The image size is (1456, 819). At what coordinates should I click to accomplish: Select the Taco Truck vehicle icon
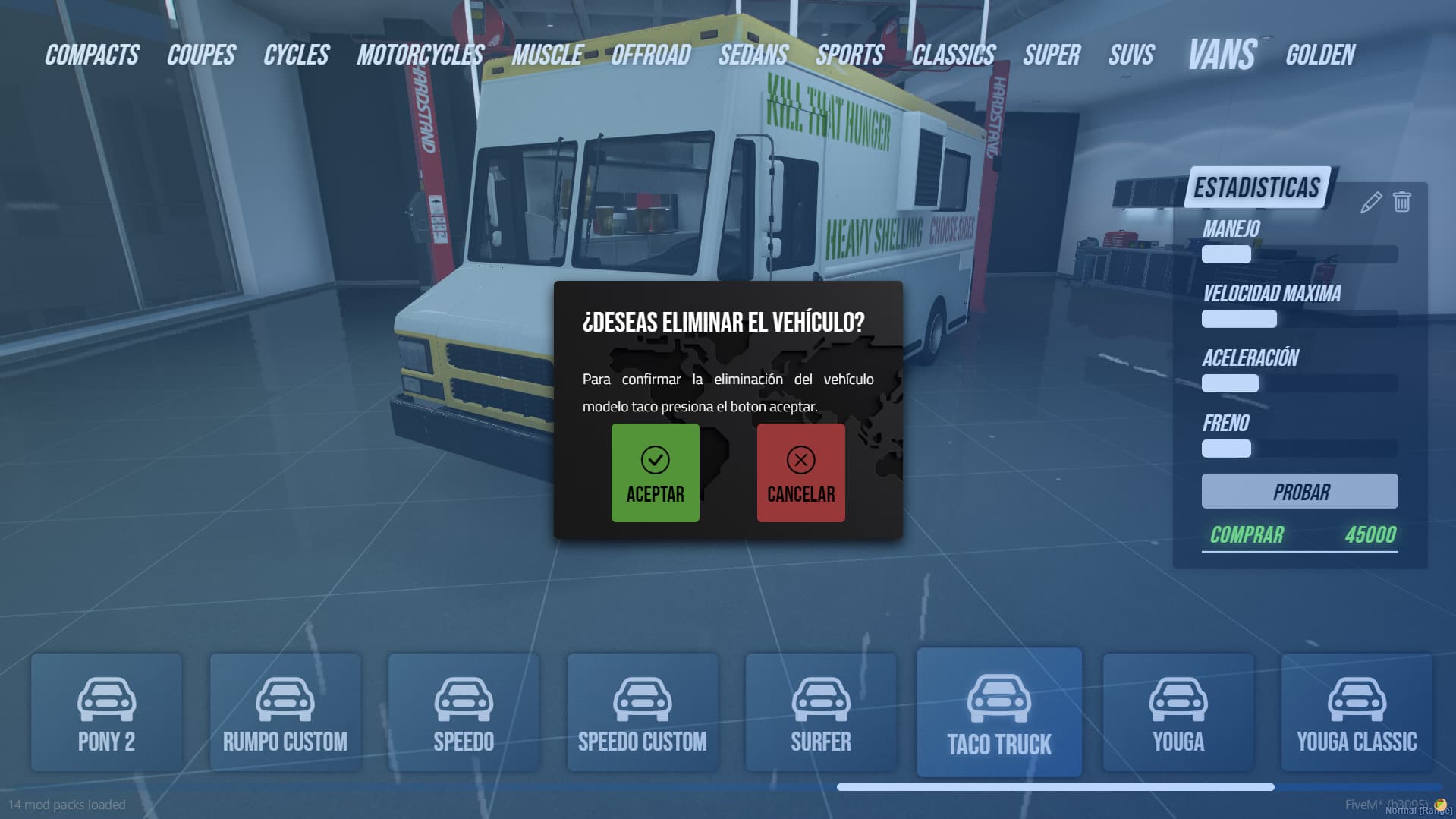(998, 698)
